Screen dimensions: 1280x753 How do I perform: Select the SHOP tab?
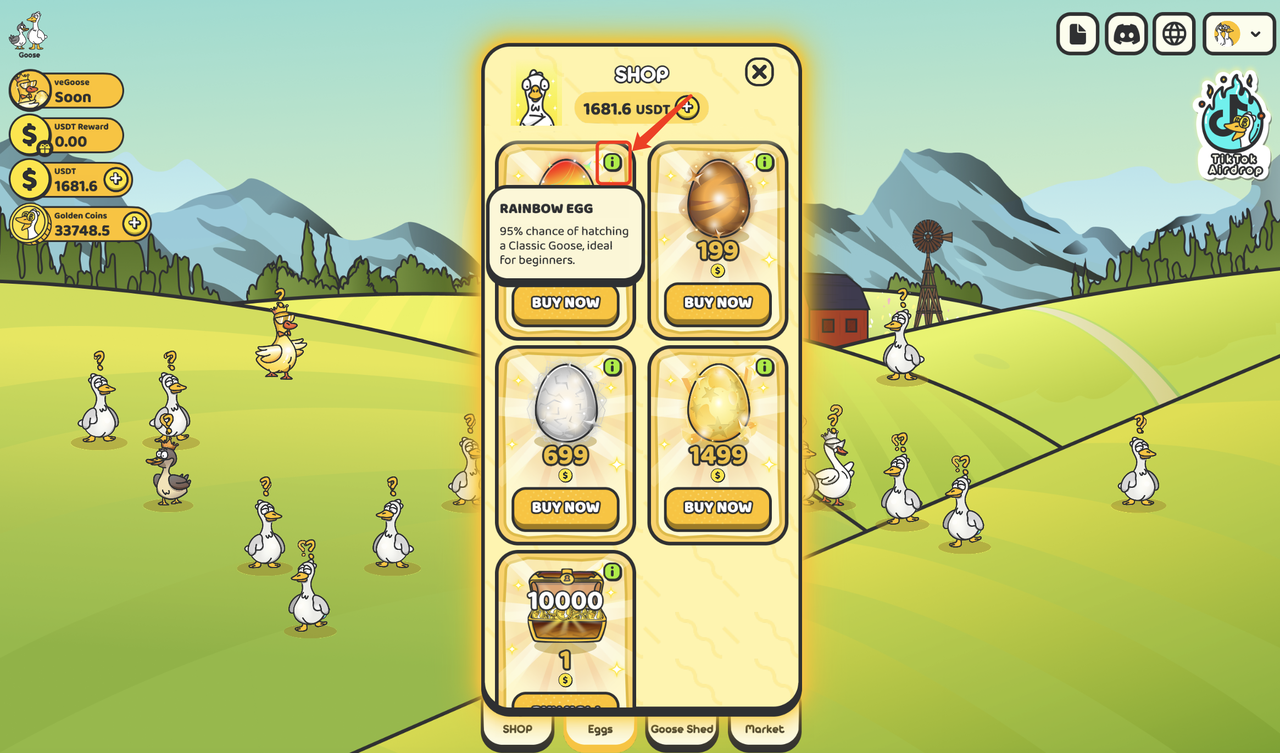(x=517, y=730)
